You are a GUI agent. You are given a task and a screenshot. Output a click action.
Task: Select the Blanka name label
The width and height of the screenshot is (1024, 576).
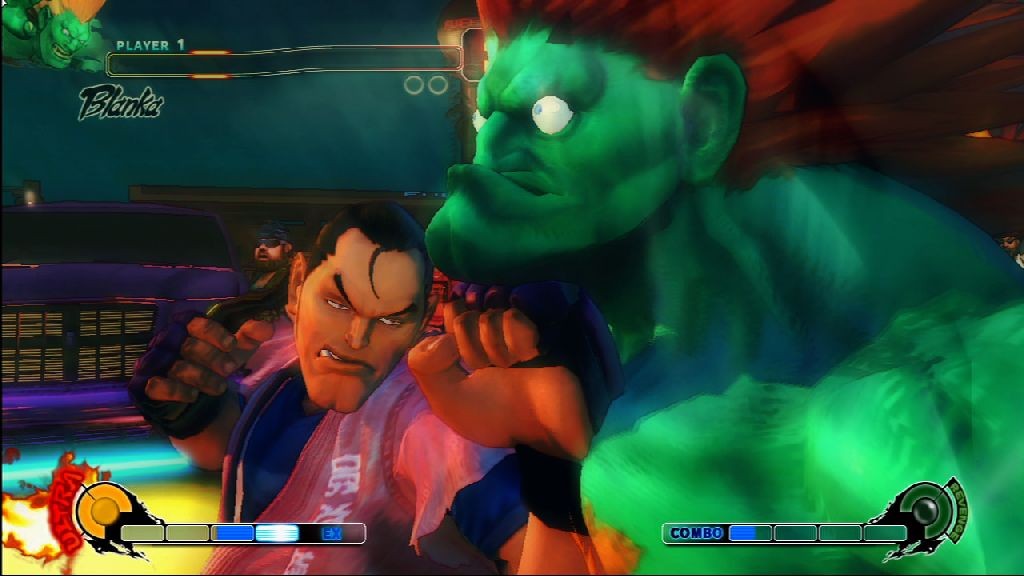tap(120, 102)
